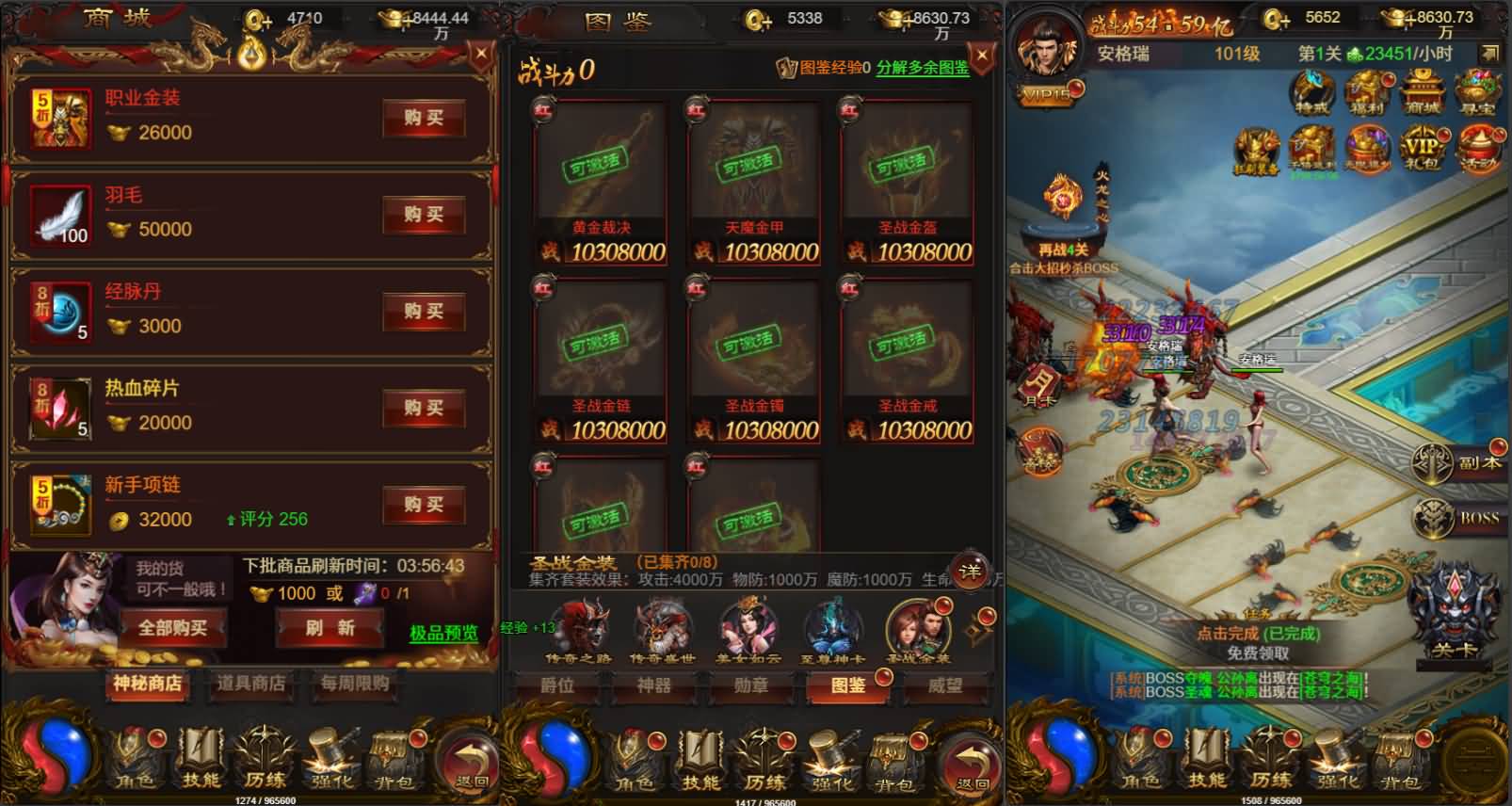The image size is (1512, 806).
Task: Close the 商城 shop panel
Action: (x=481, y=55)
